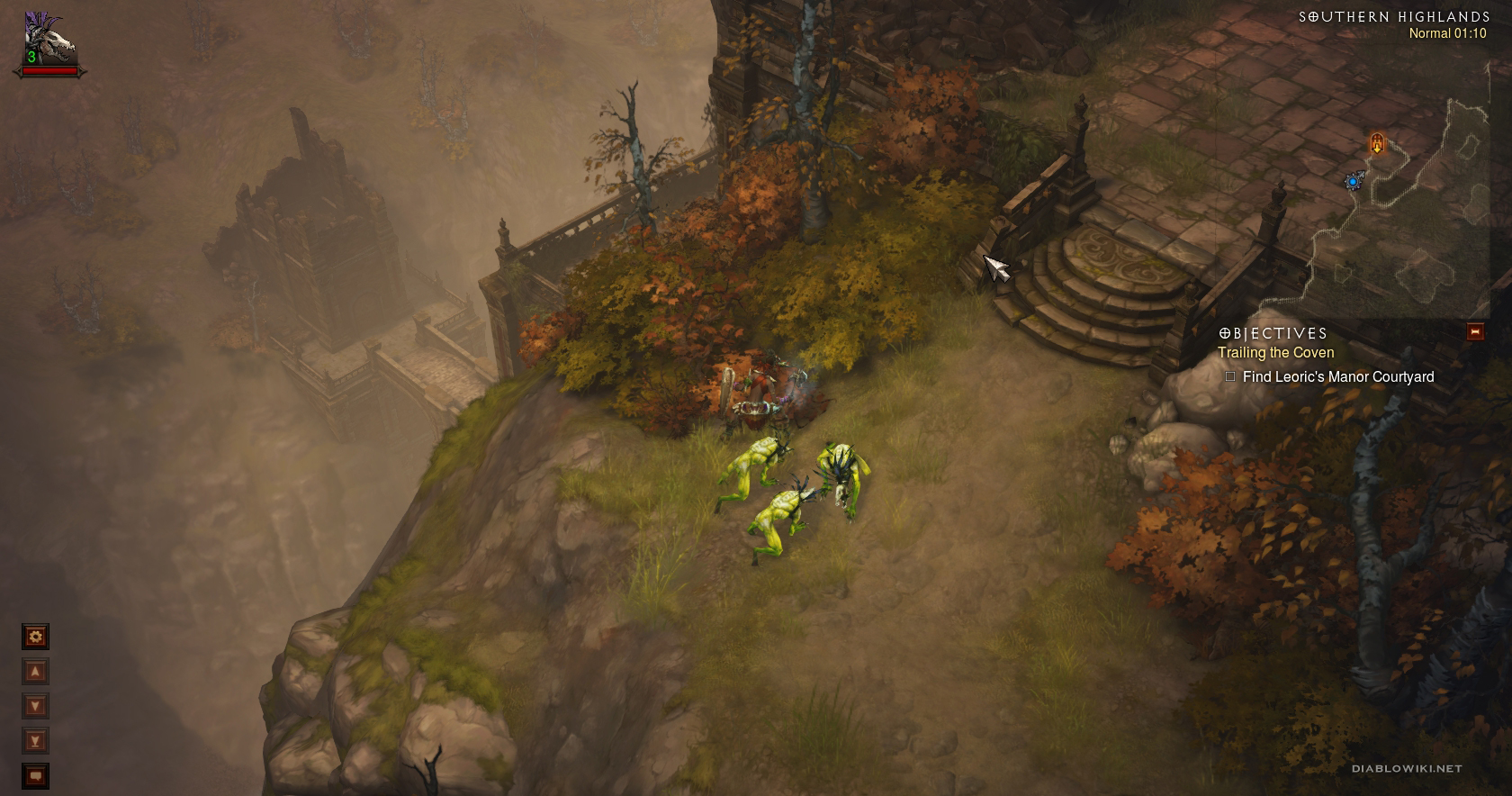
Task: Jump to chat bottom with underlined arrow
Action: click(35, 741)
